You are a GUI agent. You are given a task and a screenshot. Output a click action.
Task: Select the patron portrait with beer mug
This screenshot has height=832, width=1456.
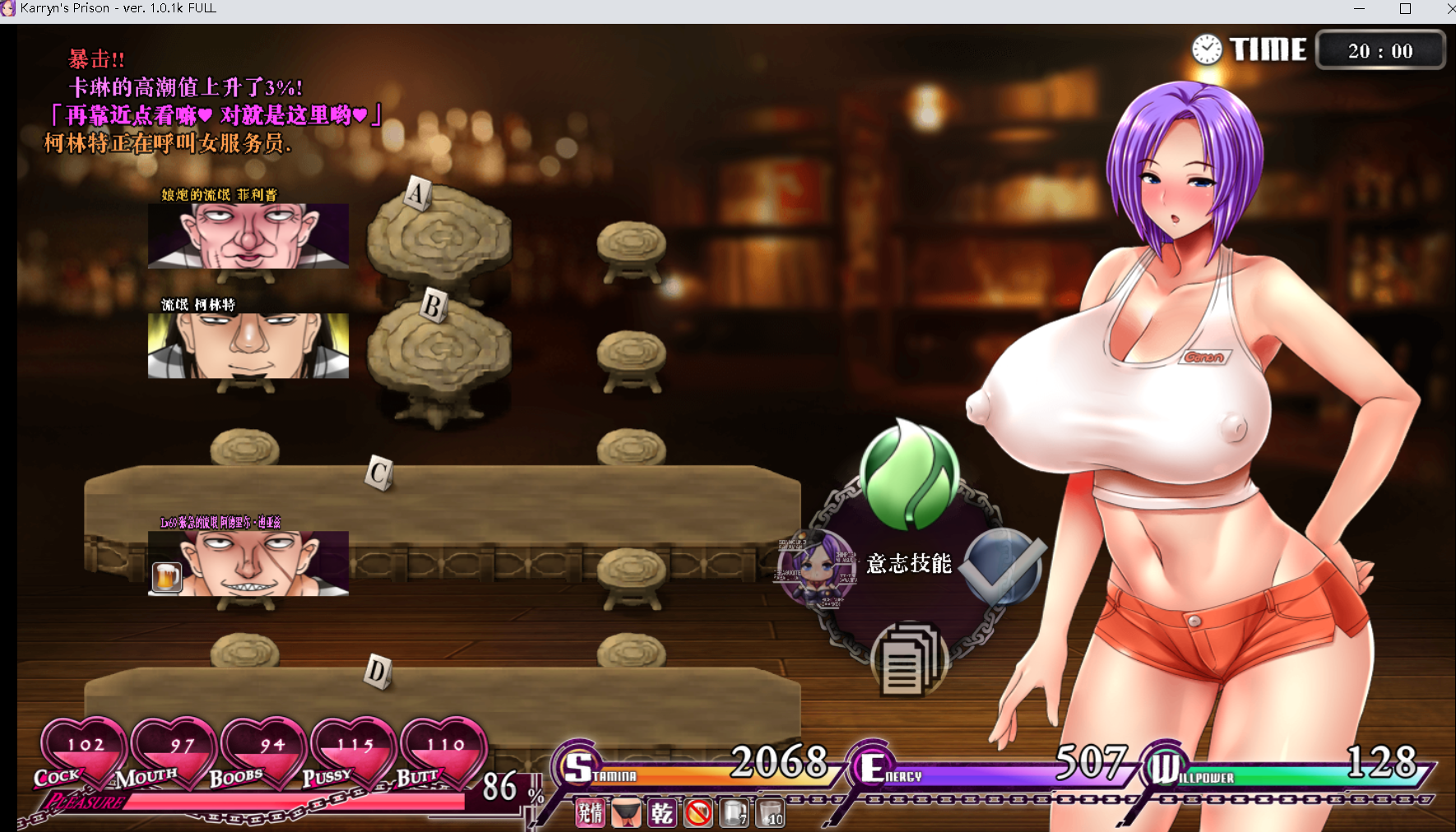pos(248,563)
